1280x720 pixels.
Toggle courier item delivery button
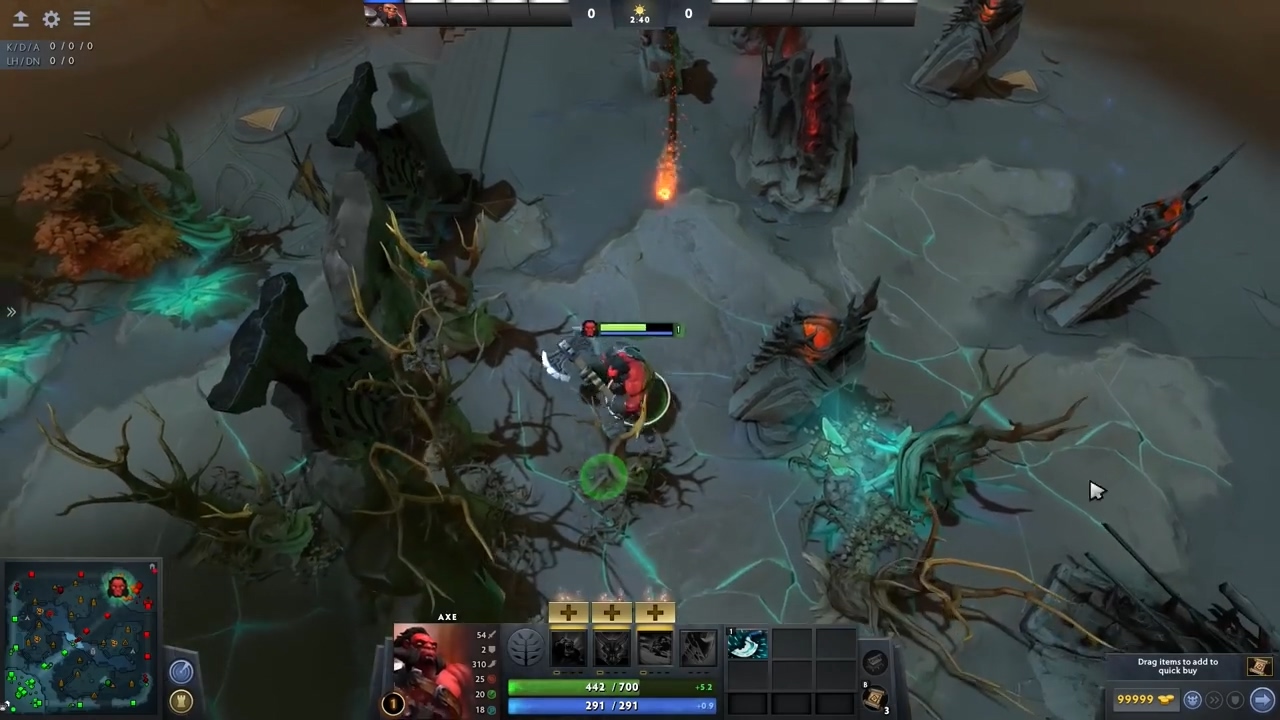click(1192, 699)
